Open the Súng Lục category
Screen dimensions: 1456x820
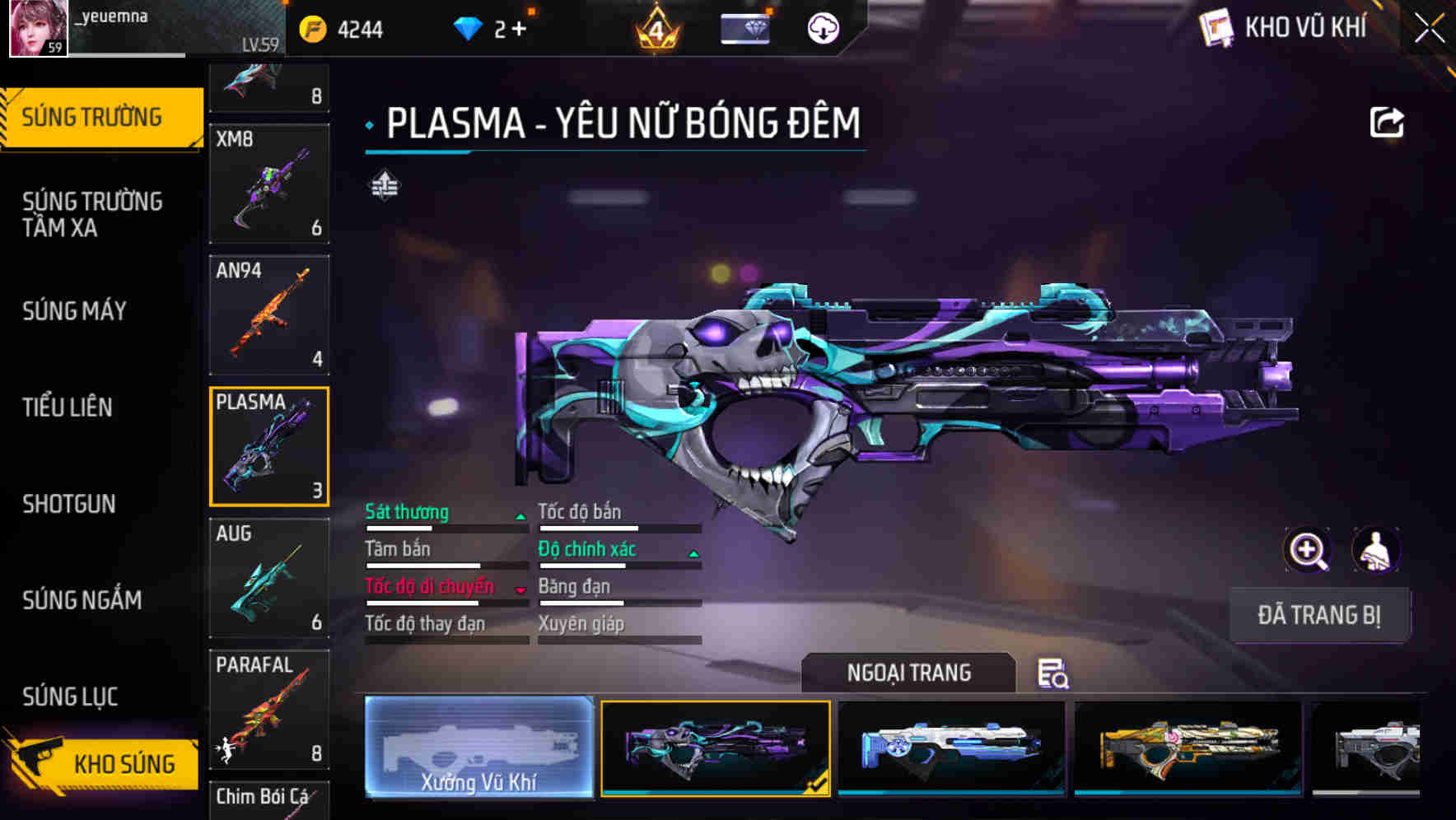(70, 696)
